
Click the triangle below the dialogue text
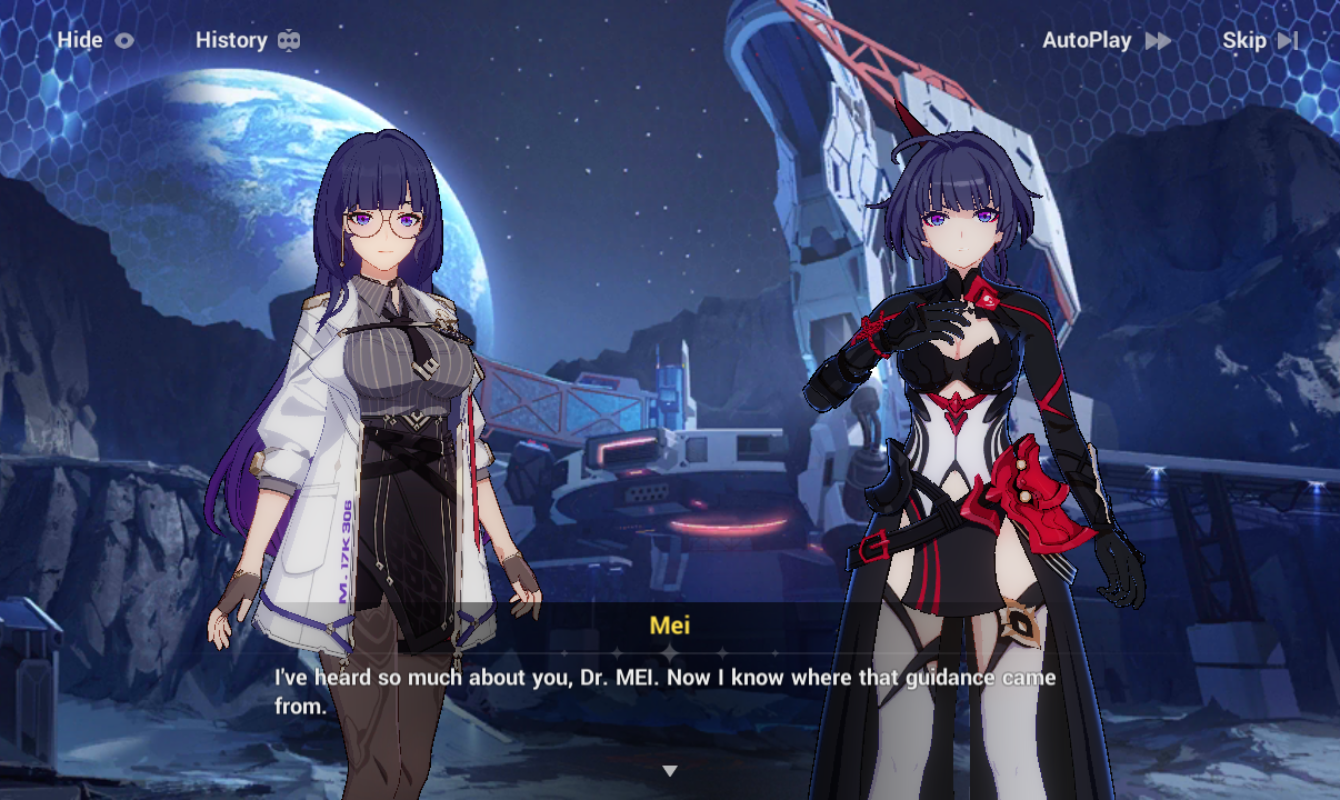[670, 770]
